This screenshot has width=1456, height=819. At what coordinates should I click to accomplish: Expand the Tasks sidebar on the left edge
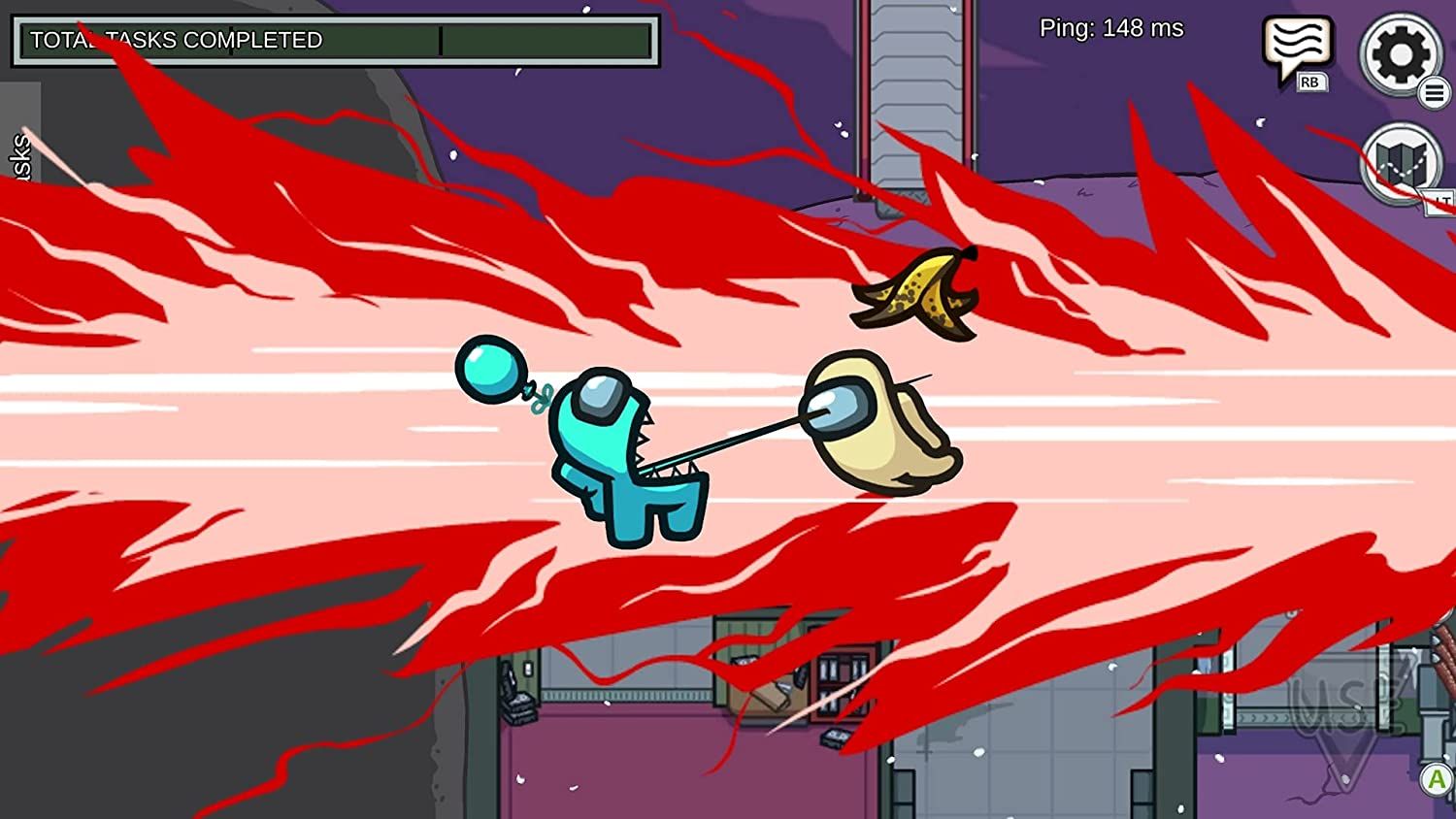click(19, 150)
